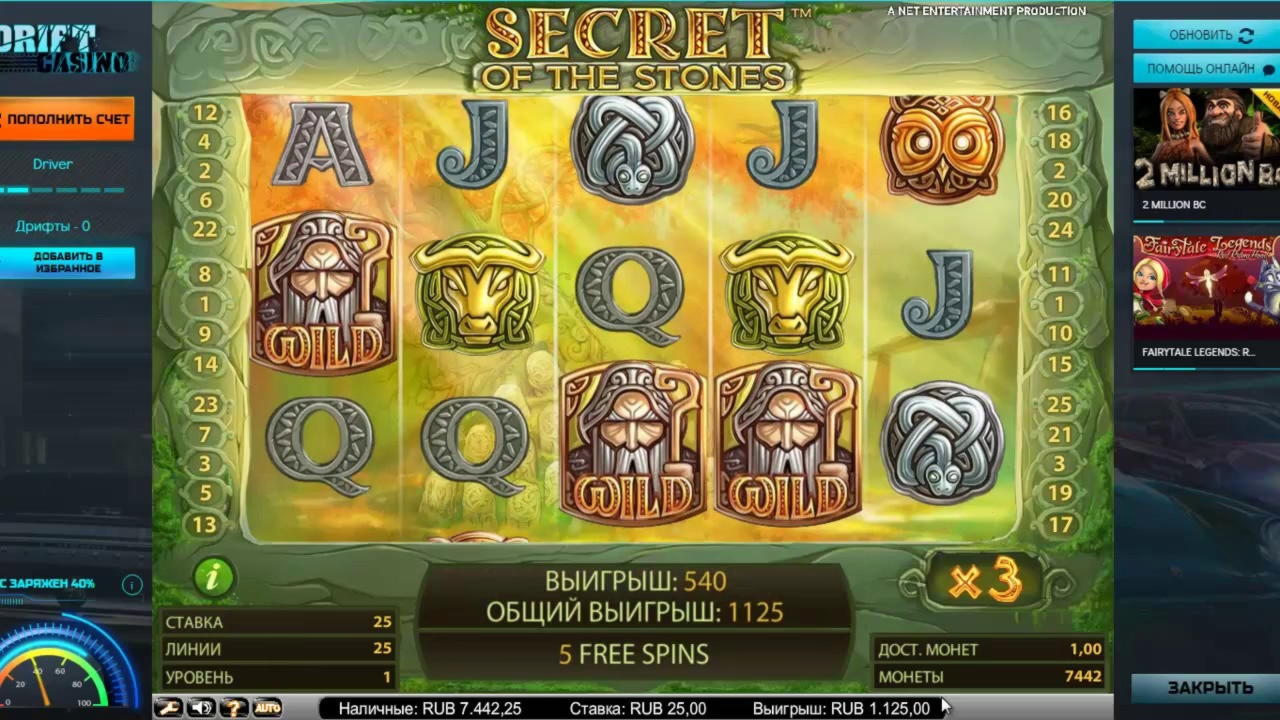Select payline number 16 marker
Screen dimensions: 1280x720
[1060, 113]
